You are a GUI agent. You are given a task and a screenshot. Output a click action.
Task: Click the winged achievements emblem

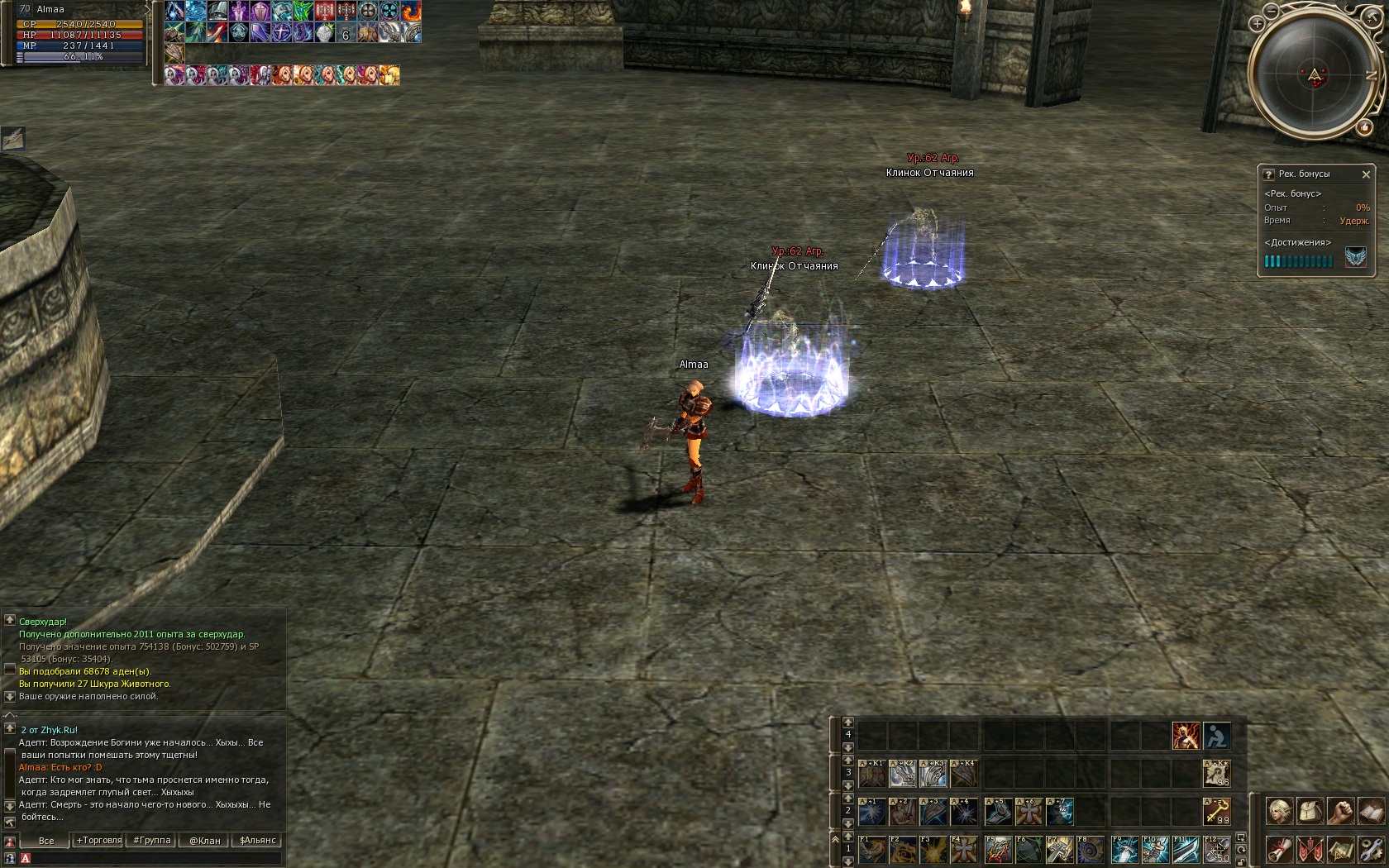coord(1356,259)
